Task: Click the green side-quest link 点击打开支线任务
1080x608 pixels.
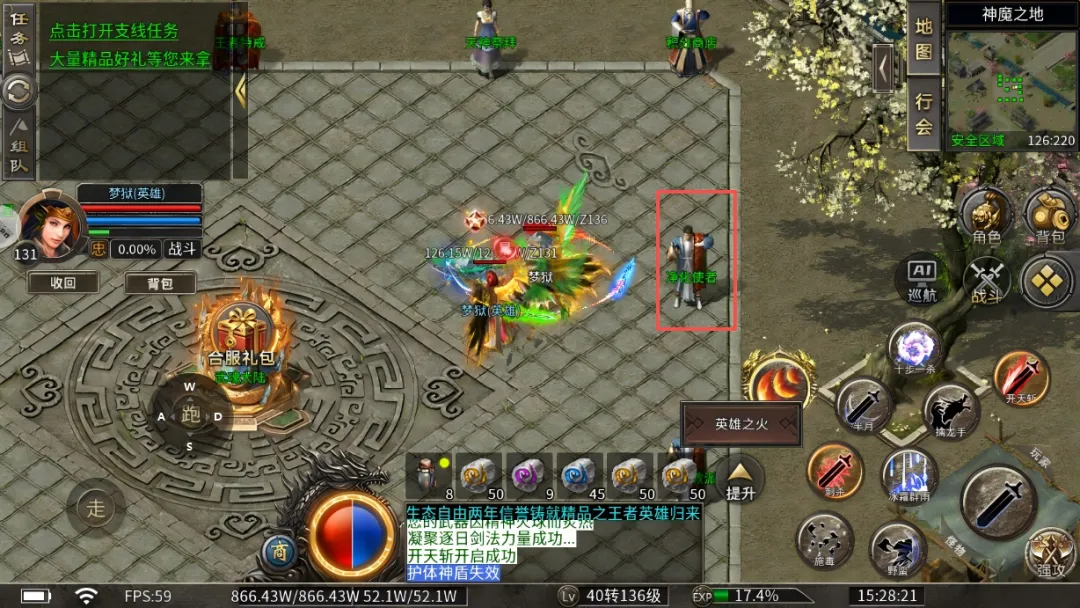Action: point(114,31)
